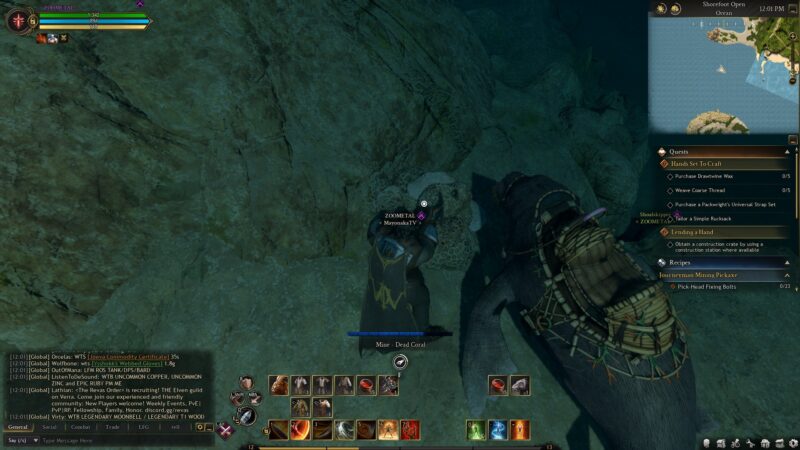
Task: Click the crossed swords combat toggle
Action: [227, 431]
